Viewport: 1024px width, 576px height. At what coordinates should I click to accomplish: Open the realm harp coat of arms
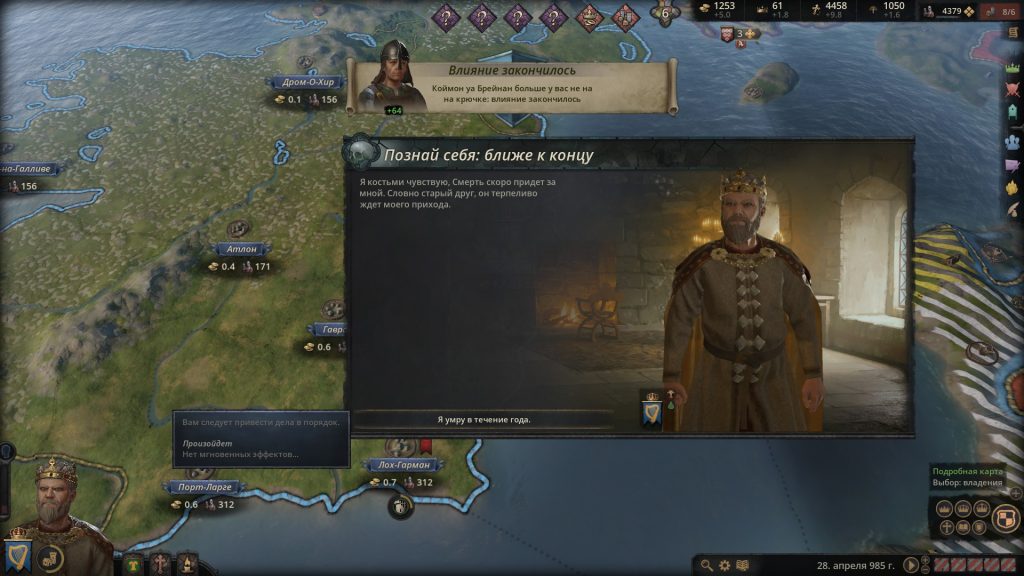(17, 555)
